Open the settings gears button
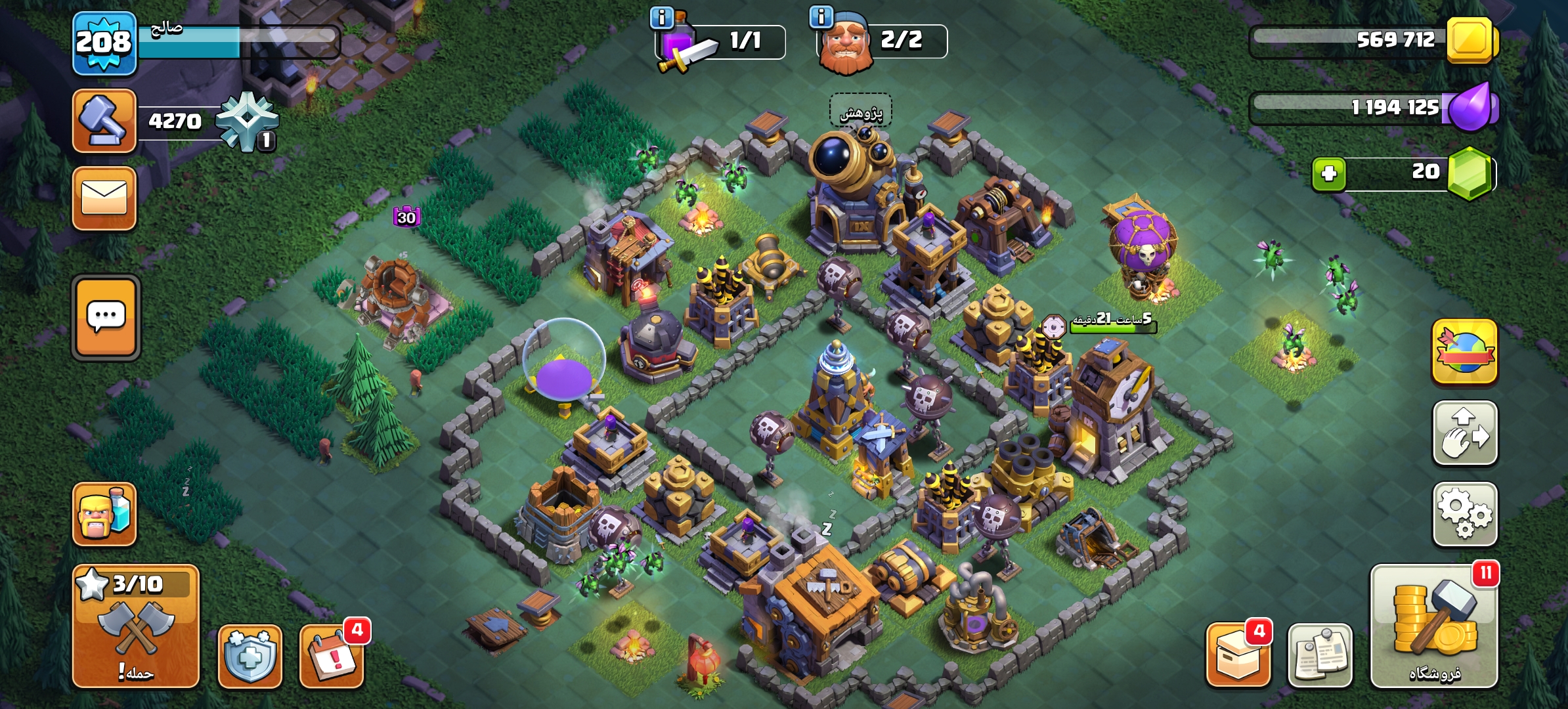This screenshot has width=1568, height=709. (x=1465, y=515)
